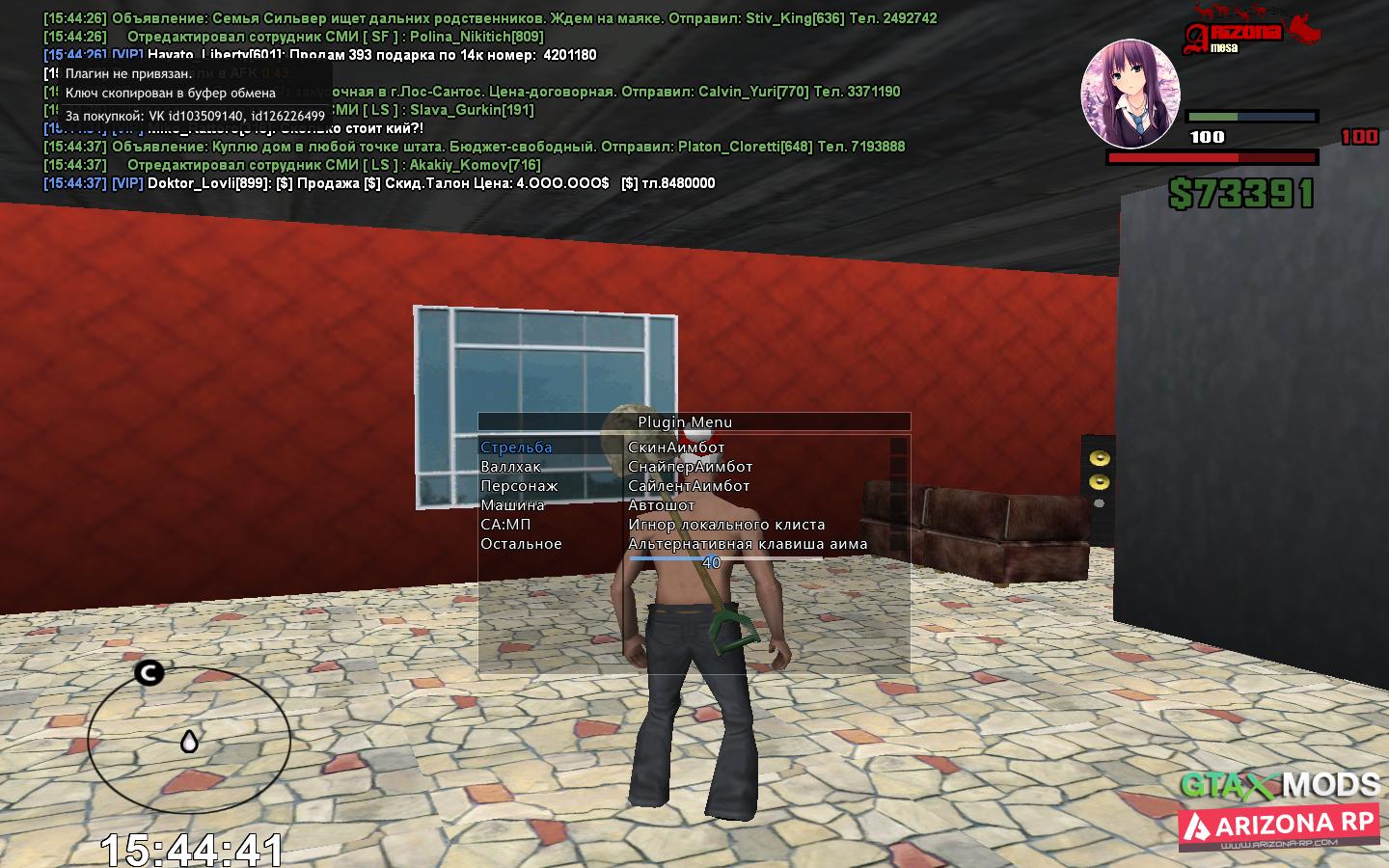Click the 'Ключ скопирован' notification line
This screenshot has width=1389, height=868.
click(x=171, y=94)
